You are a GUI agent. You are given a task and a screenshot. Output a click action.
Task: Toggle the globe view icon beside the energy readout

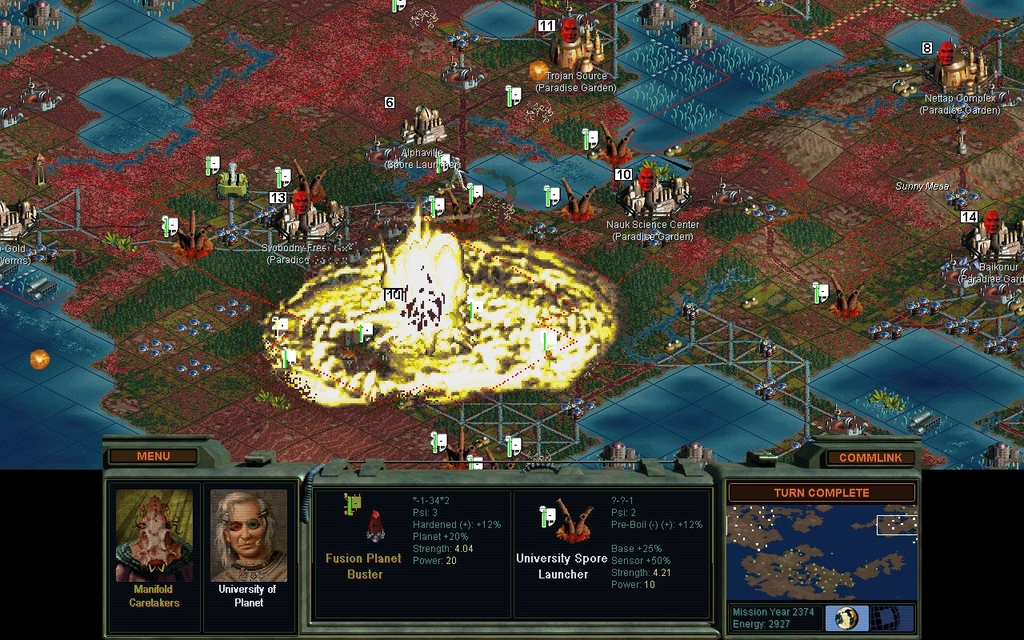coord(846,617)
